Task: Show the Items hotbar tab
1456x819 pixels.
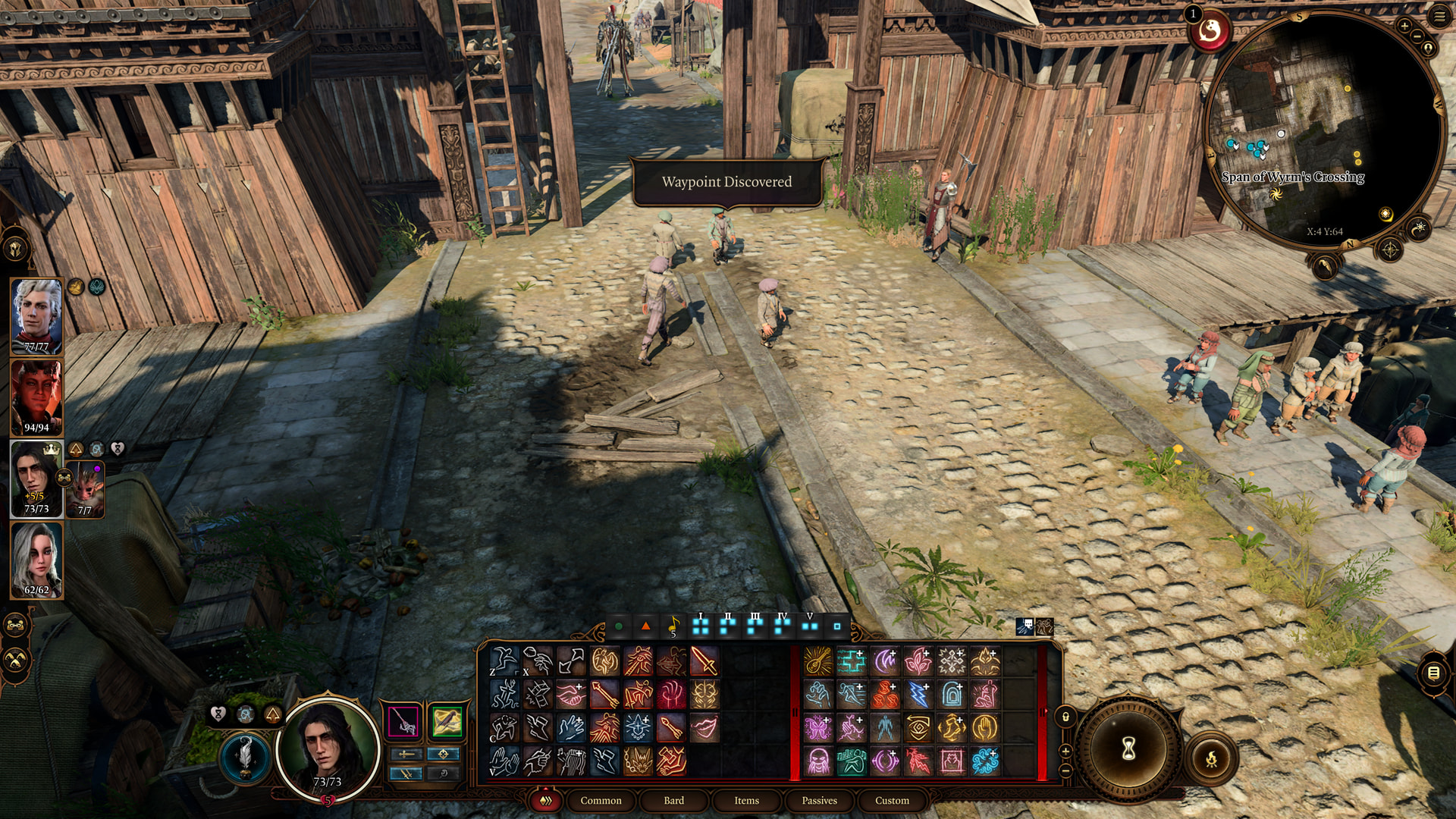Action: (x=746, y=800)
